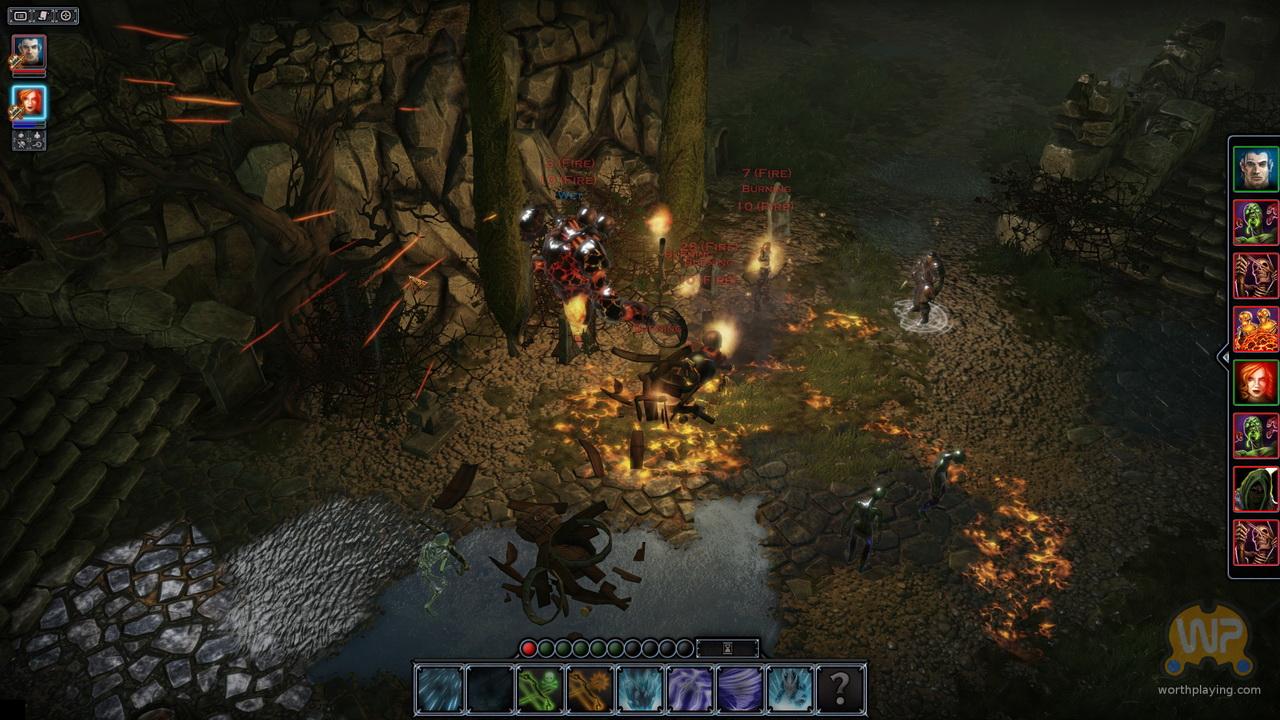The width and height of the screenshot is (1280, 720).
Task: Click the crosshair target icon in top bar
Action: (66, 15)
